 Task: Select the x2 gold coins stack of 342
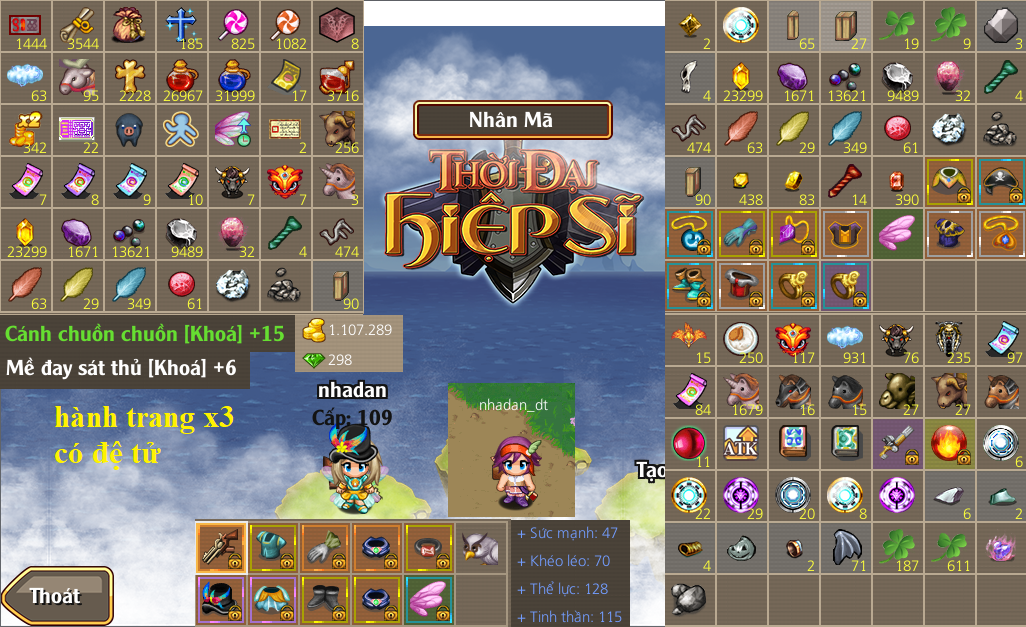(26, 130)
